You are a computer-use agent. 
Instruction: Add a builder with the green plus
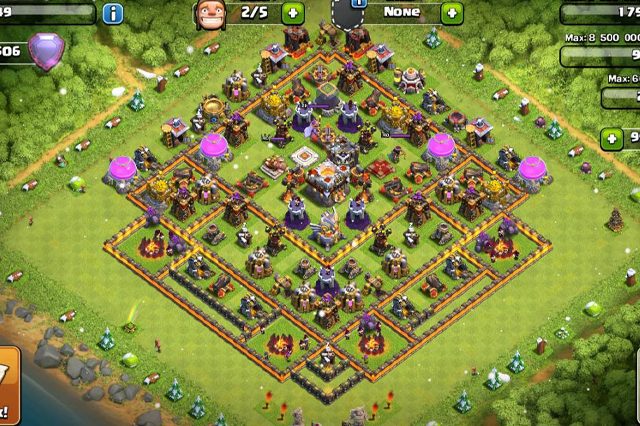293,14
